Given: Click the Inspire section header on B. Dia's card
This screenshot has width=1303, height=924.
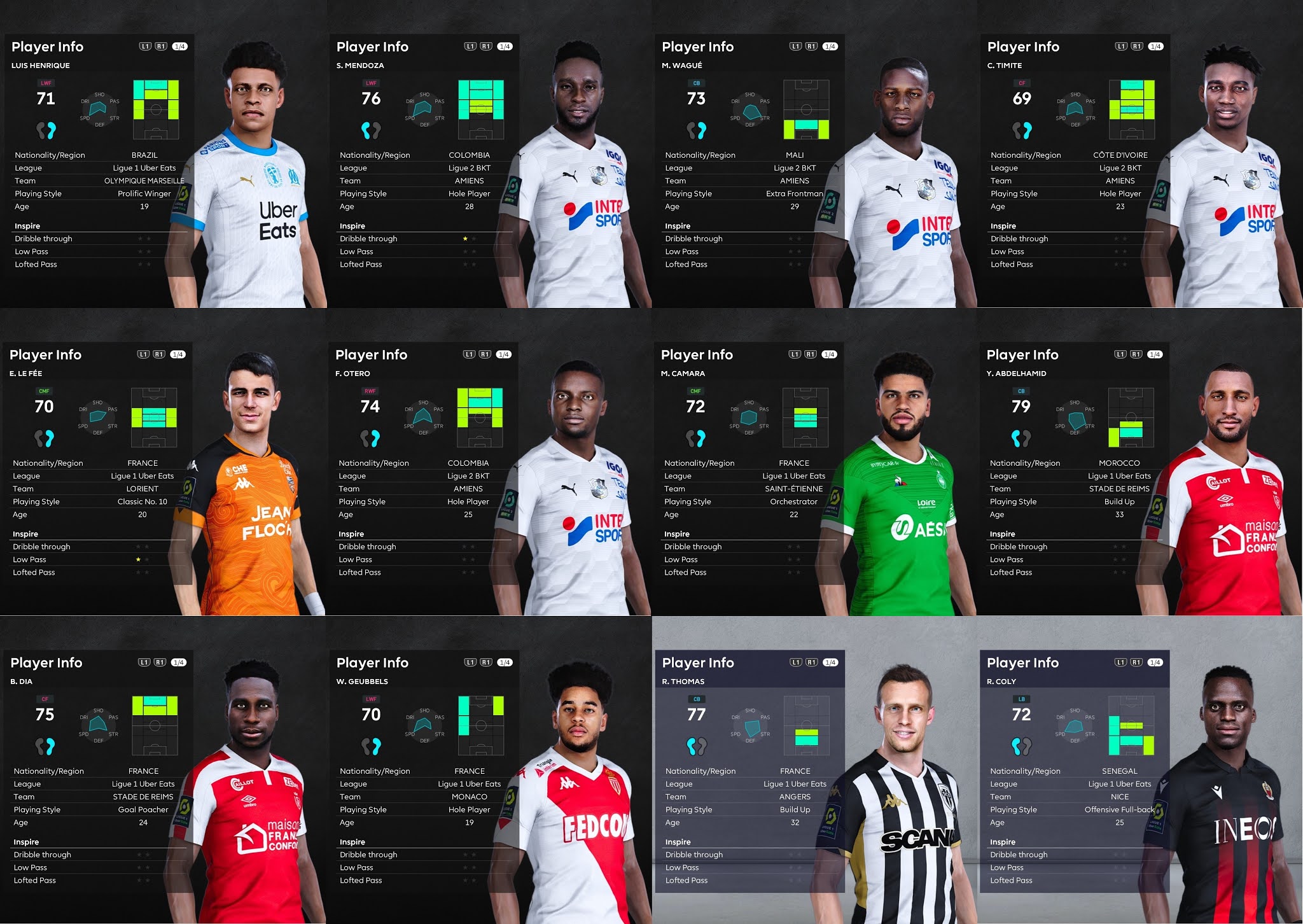Looking at the screenshot, I should tap(27, 841).
